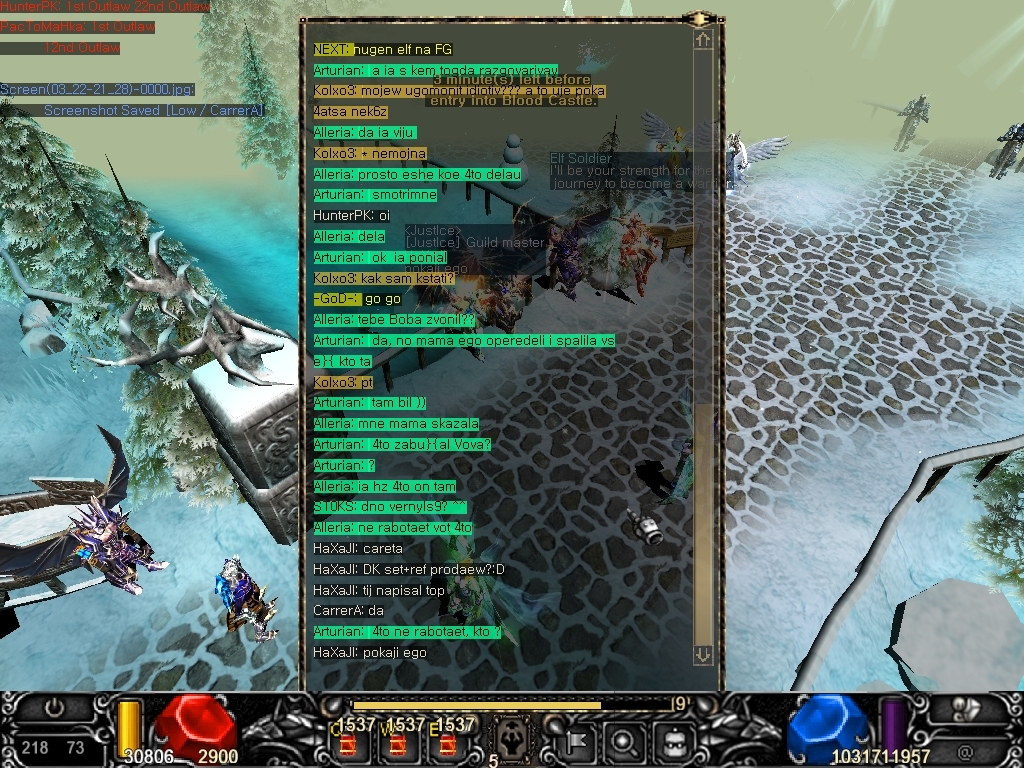1024x768 pixels.
Task: Click the magnifying glass button
Action: click(x=623, y=741)
